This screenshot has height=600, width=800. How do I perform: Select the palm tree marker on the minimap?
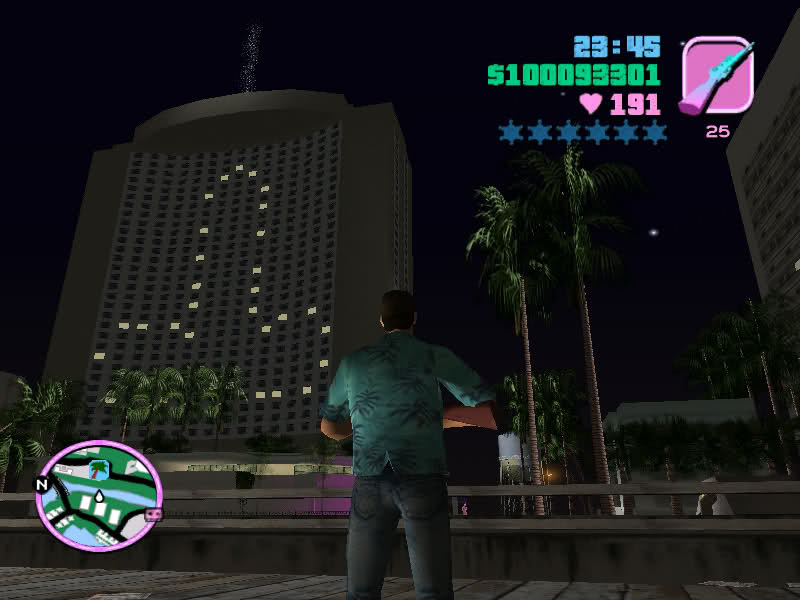[99, 468]
